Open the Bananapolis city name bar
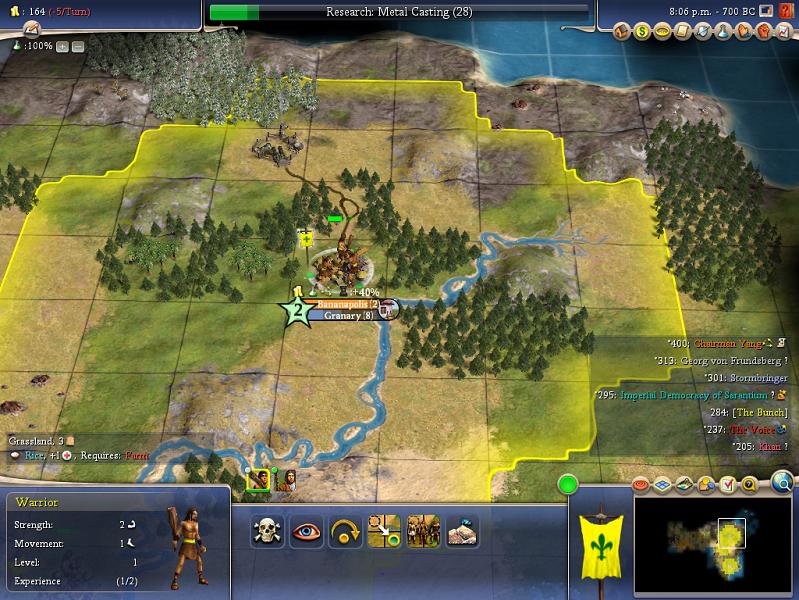 click(x=347, y=304)
